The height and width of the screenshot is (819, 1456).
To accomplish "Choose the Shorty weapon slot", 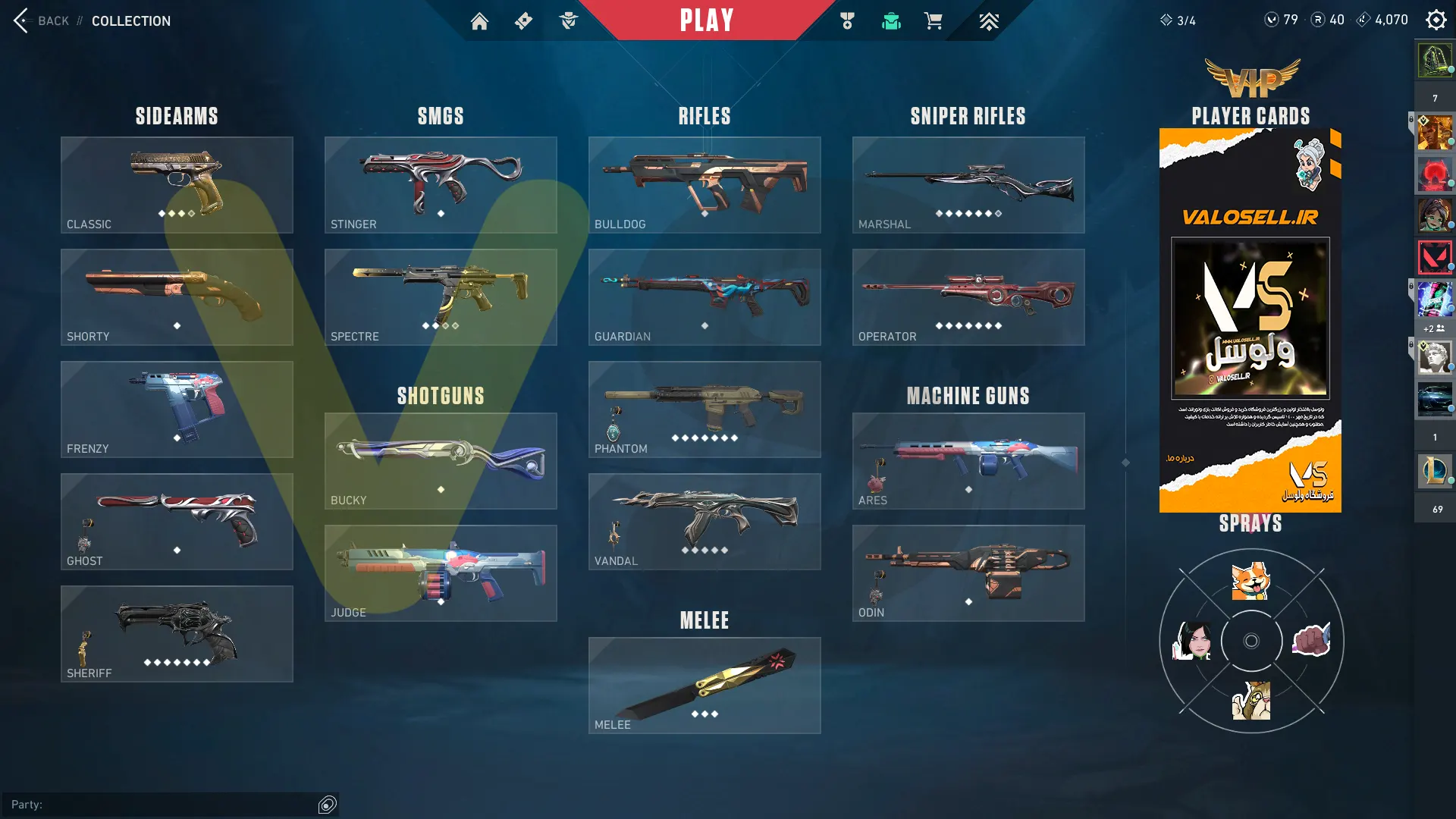I will point(177,297).
